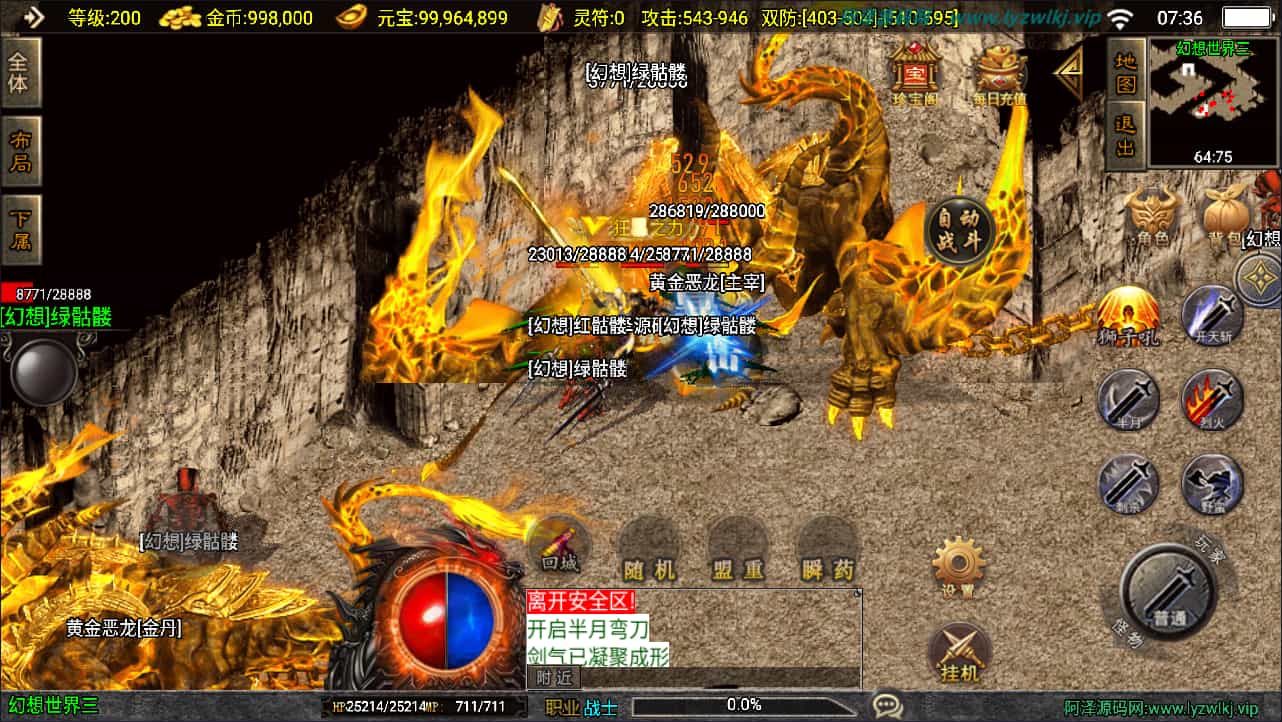Use the 烈火 flame sword skill
Viewport: 1282px width, 722px height.
coord(1212,400)
